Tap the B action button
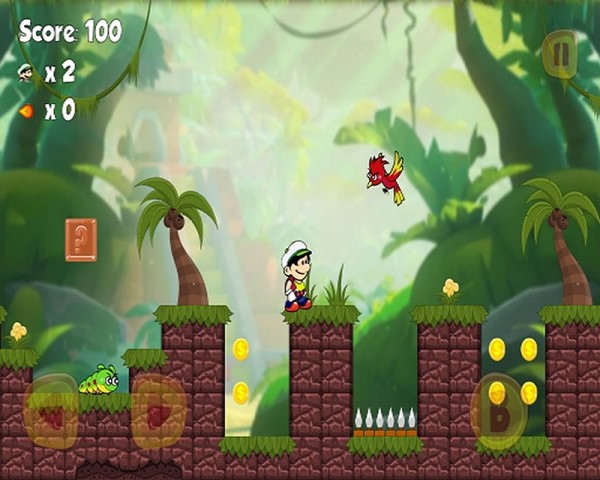The height and width of the screenshot is (480, 600). click(x=498, y=411)
